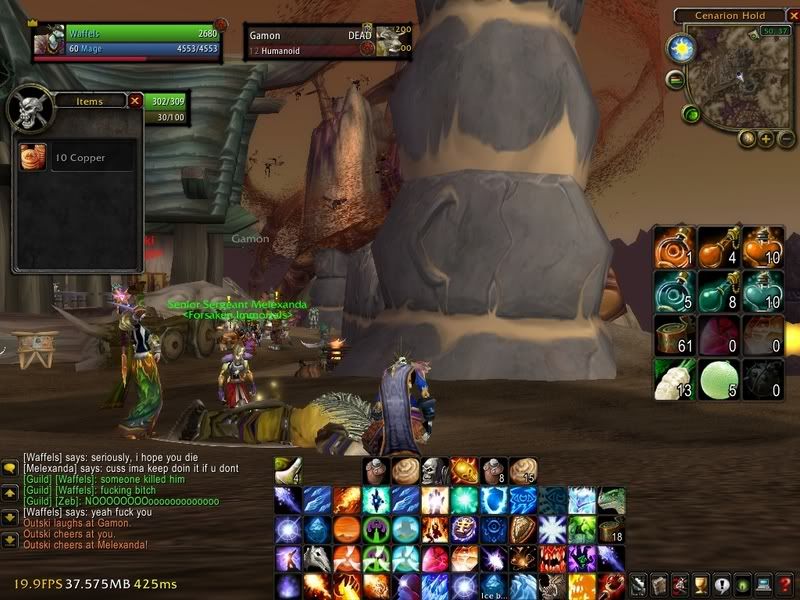Zoom out the minimap with minus button

pyautogui.click(x=785, y=139)
